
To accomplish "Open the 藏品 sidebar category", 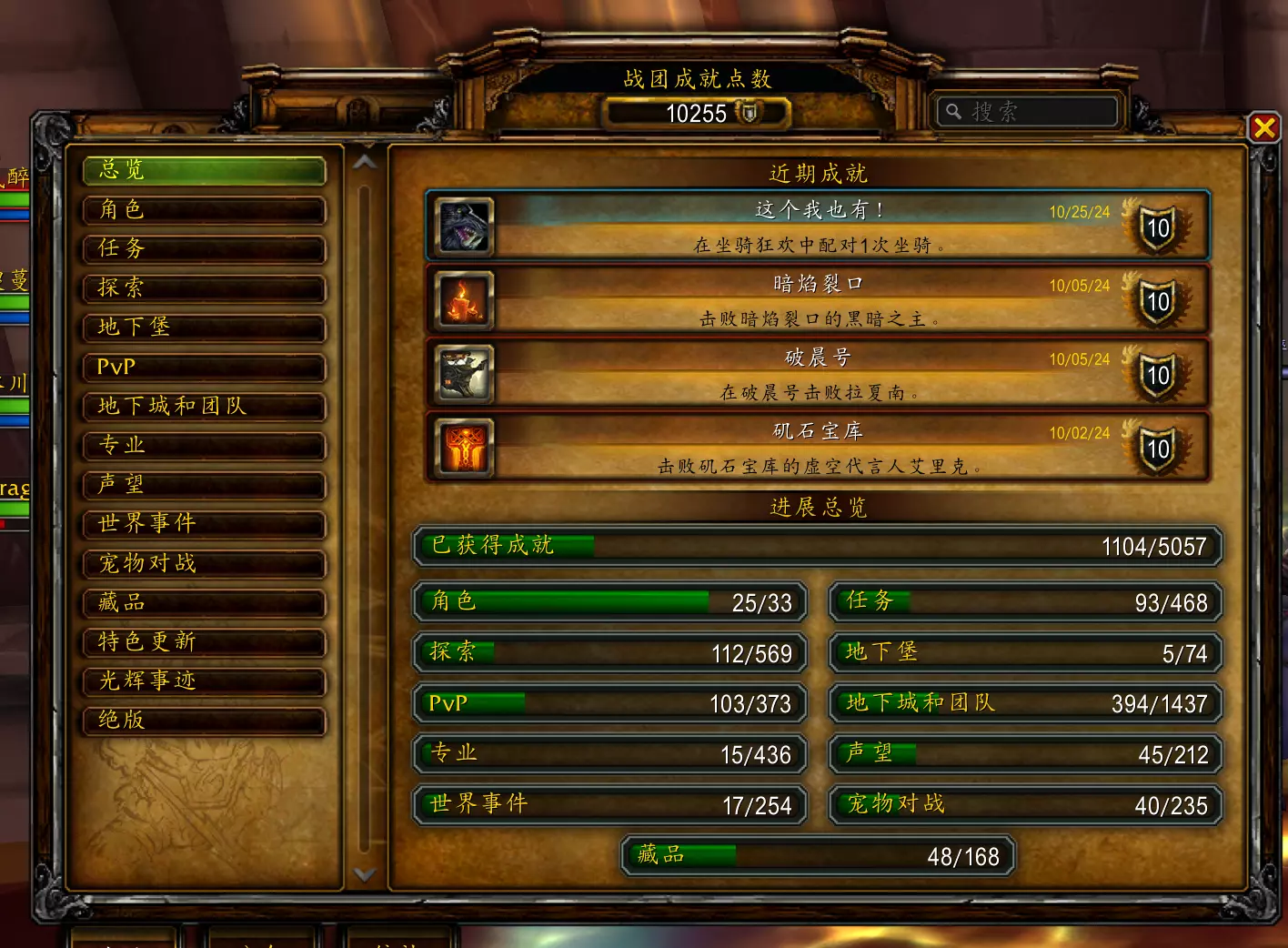I will tap(204, 602).
